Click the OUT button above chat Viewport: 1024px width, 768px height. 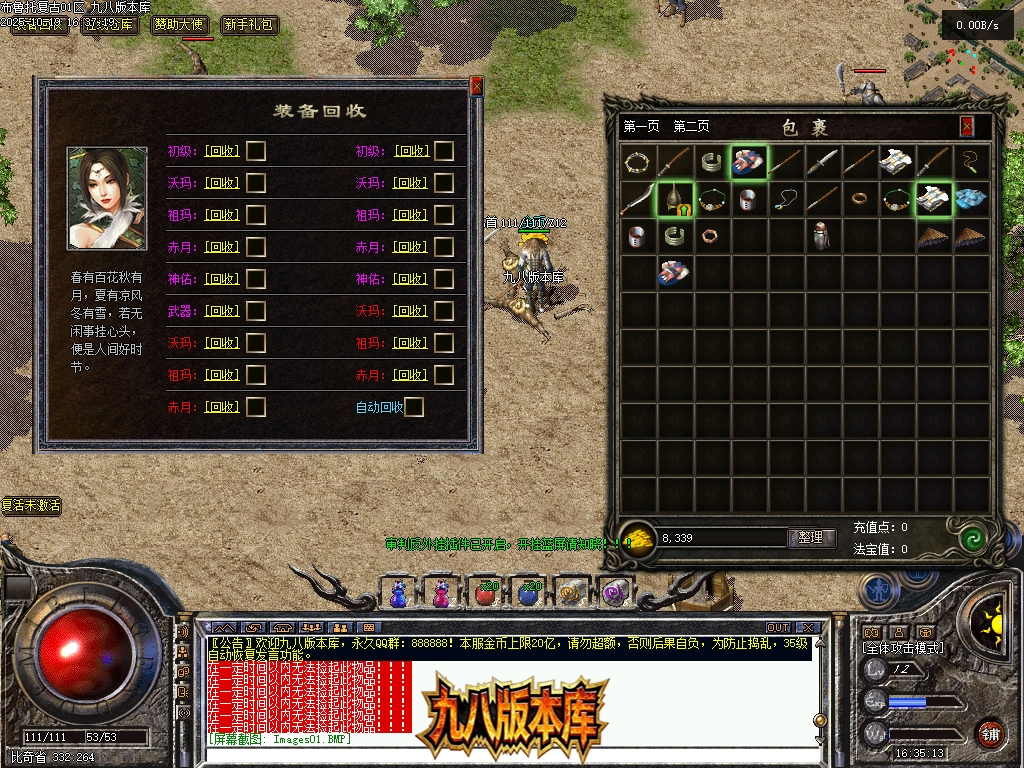pos(778,628)
